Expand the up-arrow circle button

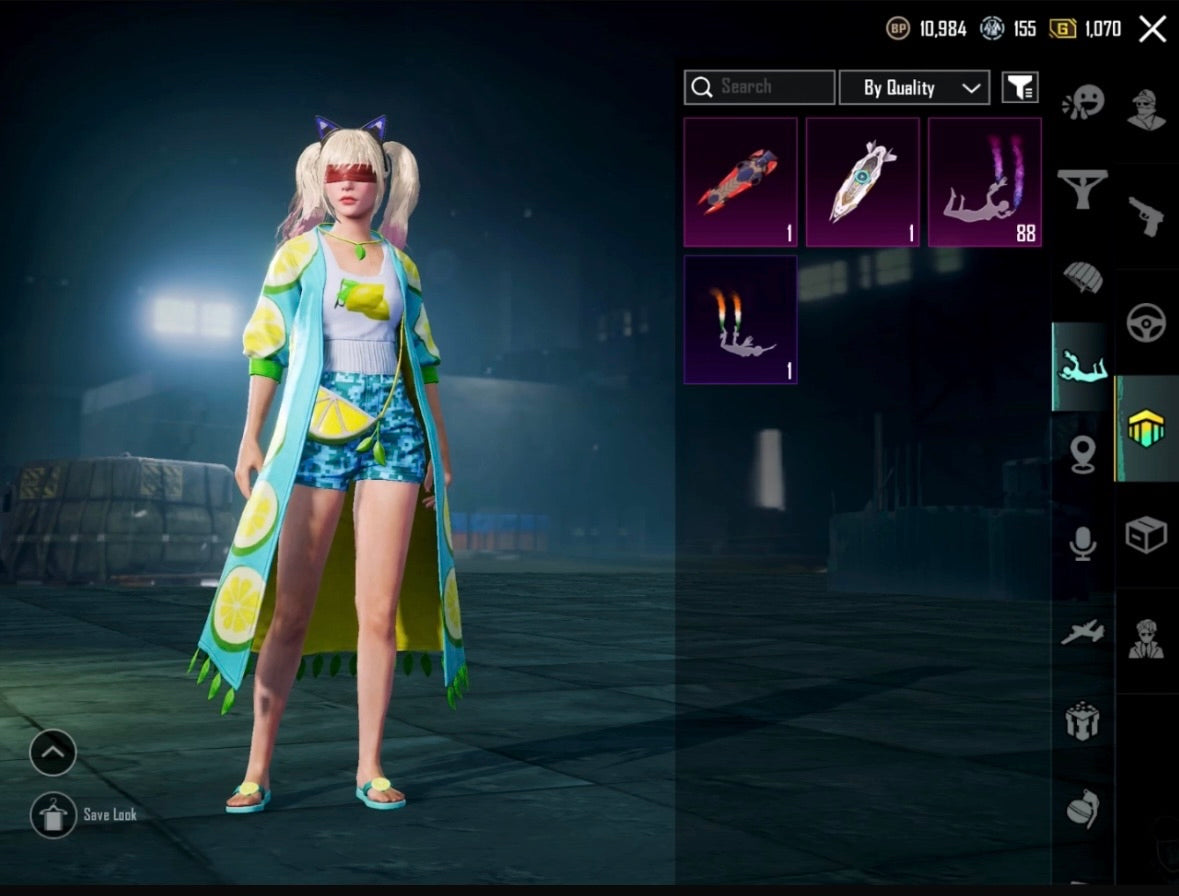[x=53, y=753]
